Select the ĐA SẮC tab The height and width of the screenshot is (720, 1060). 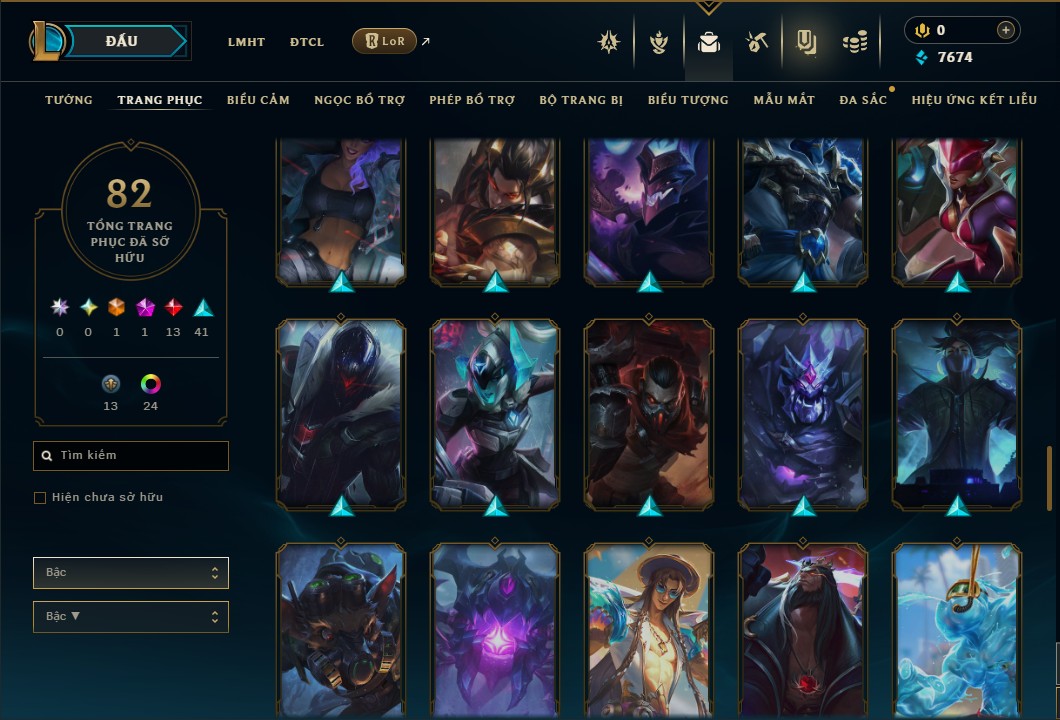tap(863, 100)
